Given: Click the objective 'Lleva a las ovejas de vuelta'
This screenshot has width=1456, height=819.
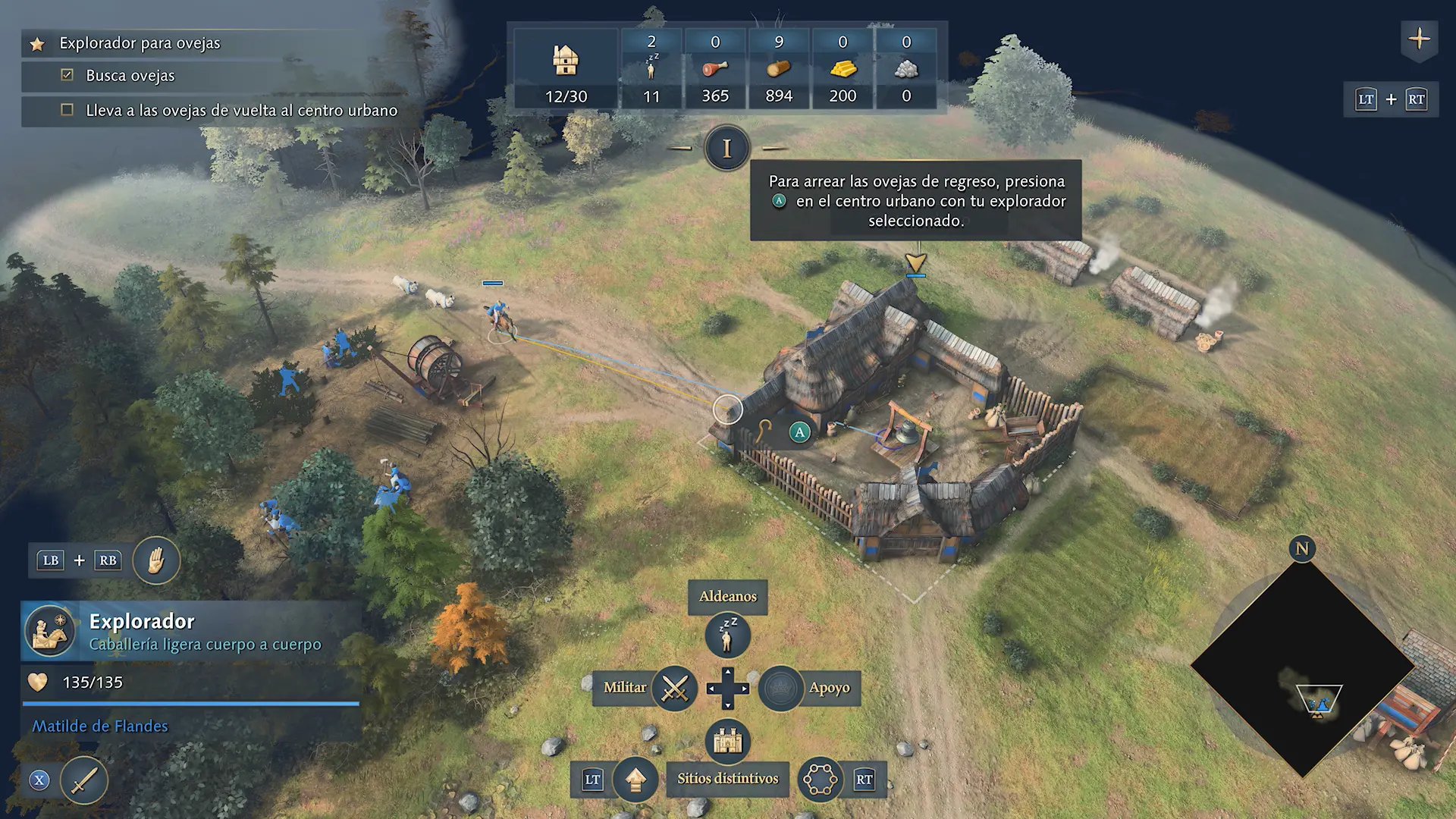Looking at the screenshot, I should click(241, 111).
